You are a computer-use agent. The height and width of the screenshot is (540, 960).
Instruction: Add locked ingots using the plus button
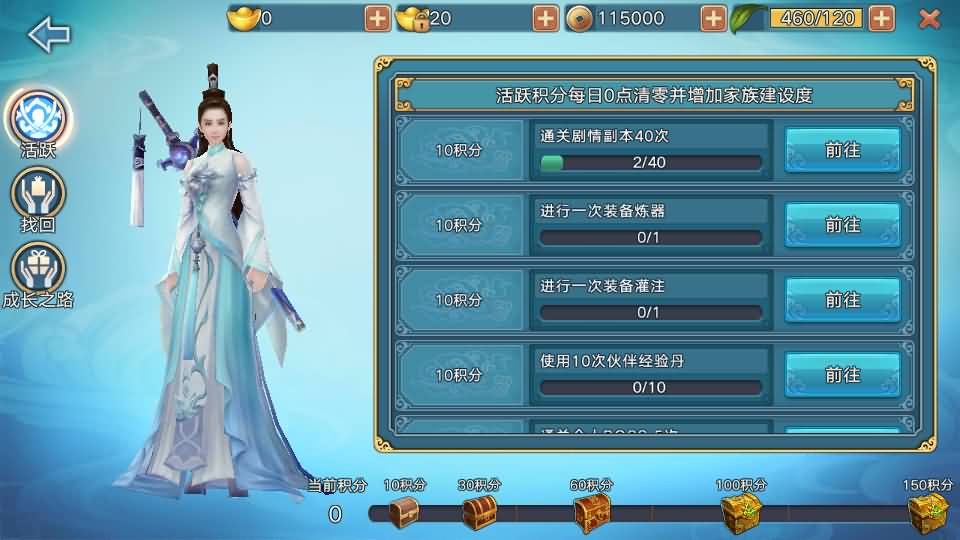tap(545, 18)
